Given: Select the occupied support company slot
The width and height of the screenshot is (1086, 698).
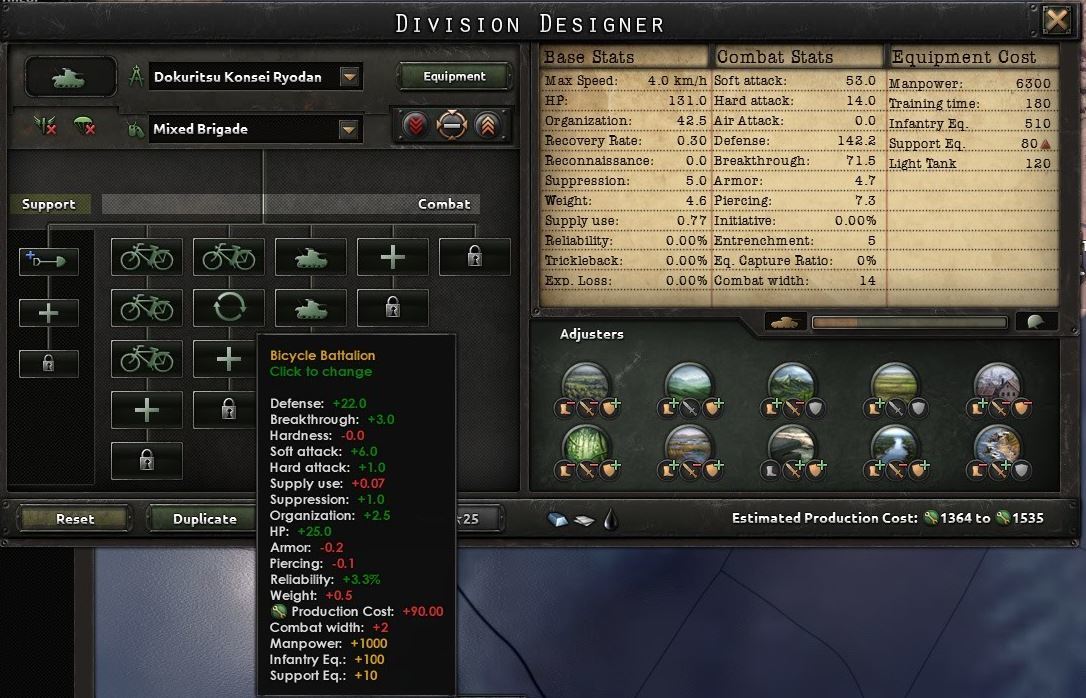Looking at the screenshot, I should [48, 261].
